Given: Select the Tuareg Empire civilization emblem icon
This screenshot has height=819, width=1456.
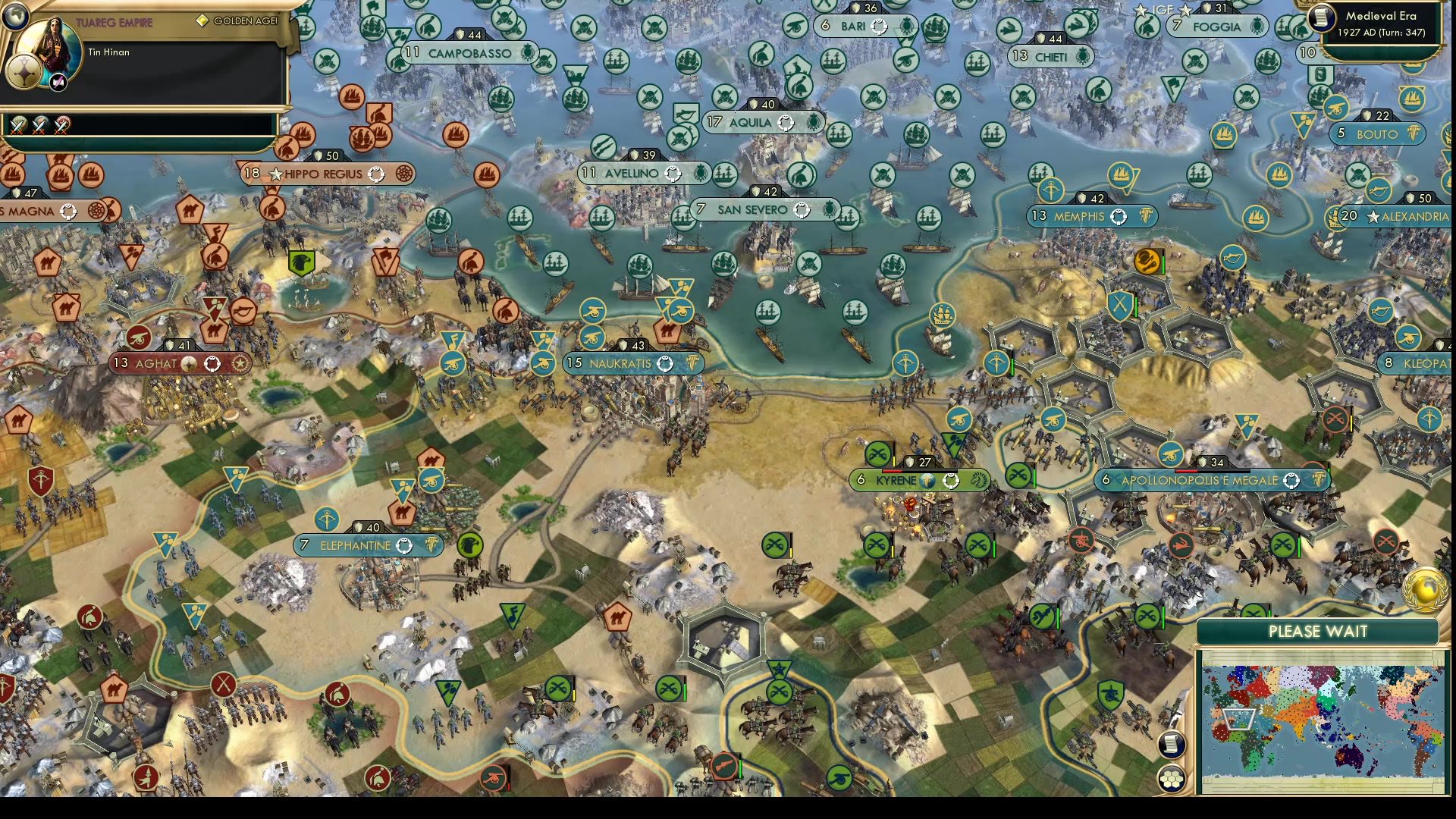Looking at the screenshot, I should tap(24, 72).
